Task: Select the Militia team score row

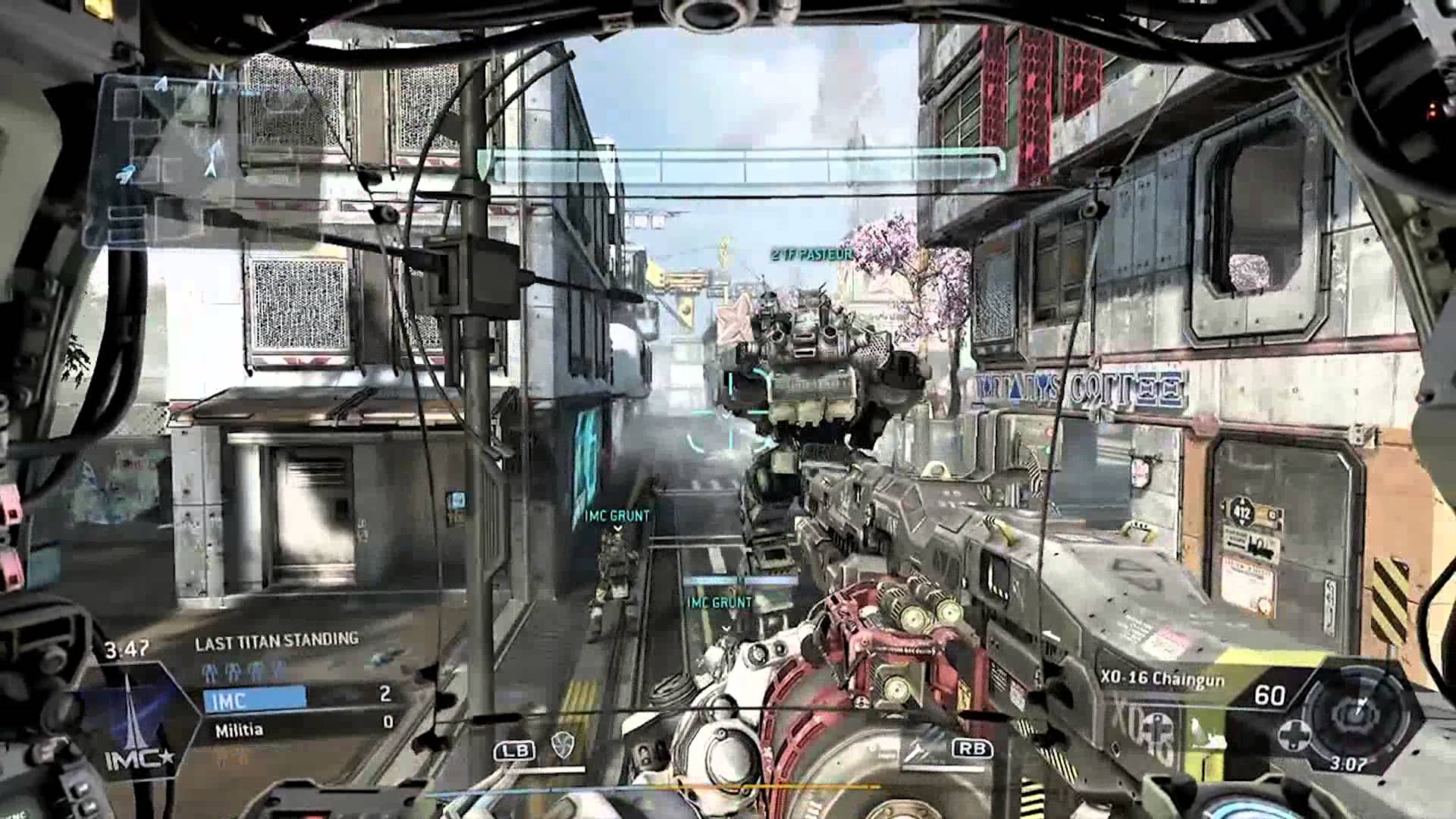Action: click(298, 729)
